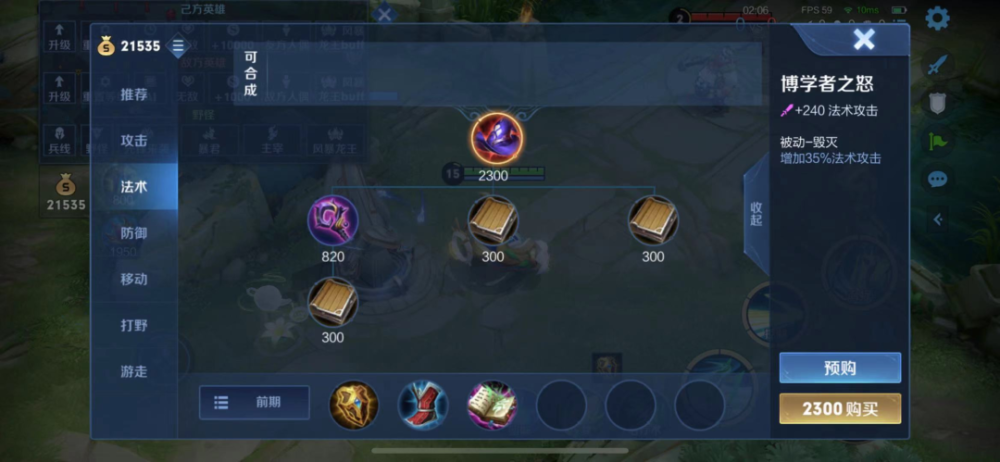Open the settings gear icon
Image resolution: width=1000 pixels, height=462 pixels.
(937, 18)
